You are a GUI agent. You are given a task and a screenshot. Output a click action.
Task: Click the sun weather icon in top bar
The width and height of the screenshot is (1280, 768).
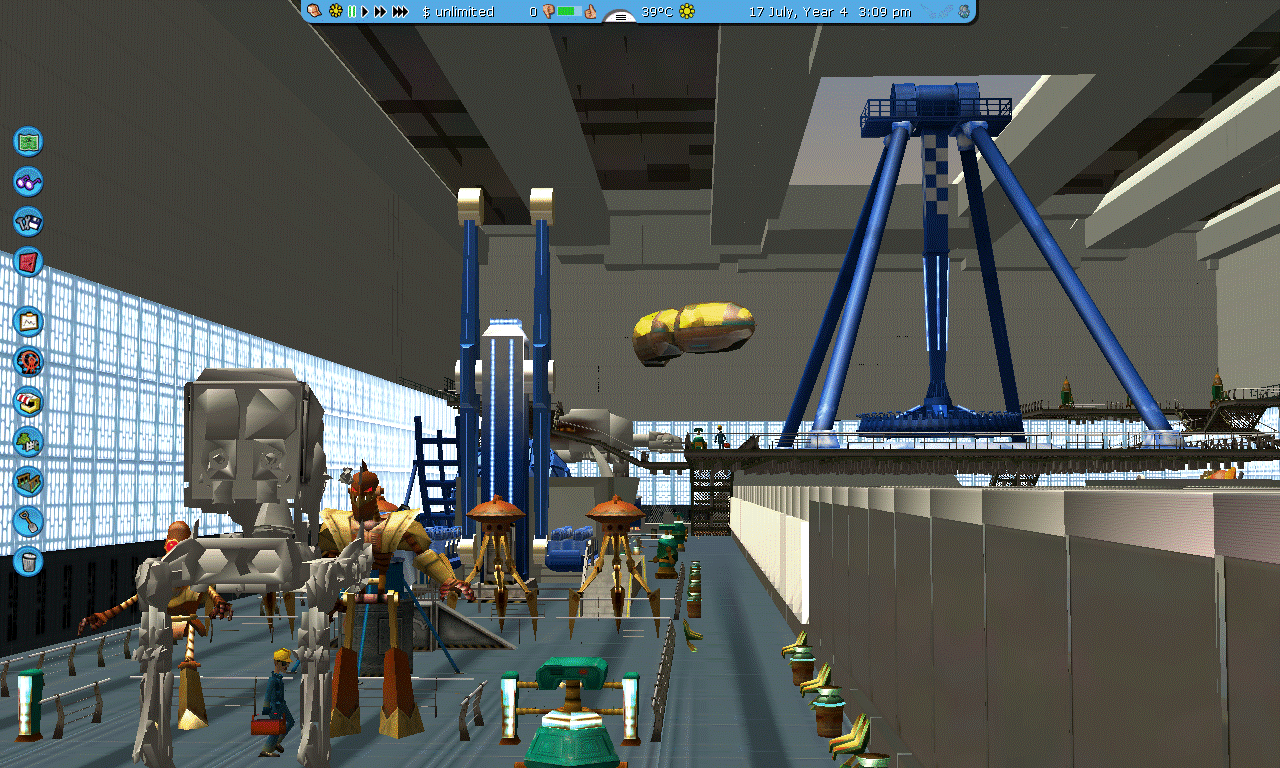(687, 12)
